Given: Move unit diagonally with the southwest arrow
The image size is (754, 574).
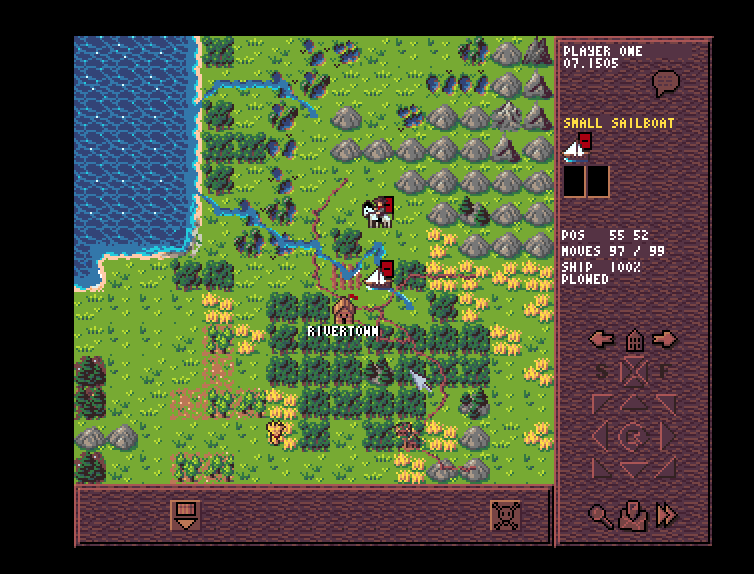Looking at the screenshot, I should point(603,466).
